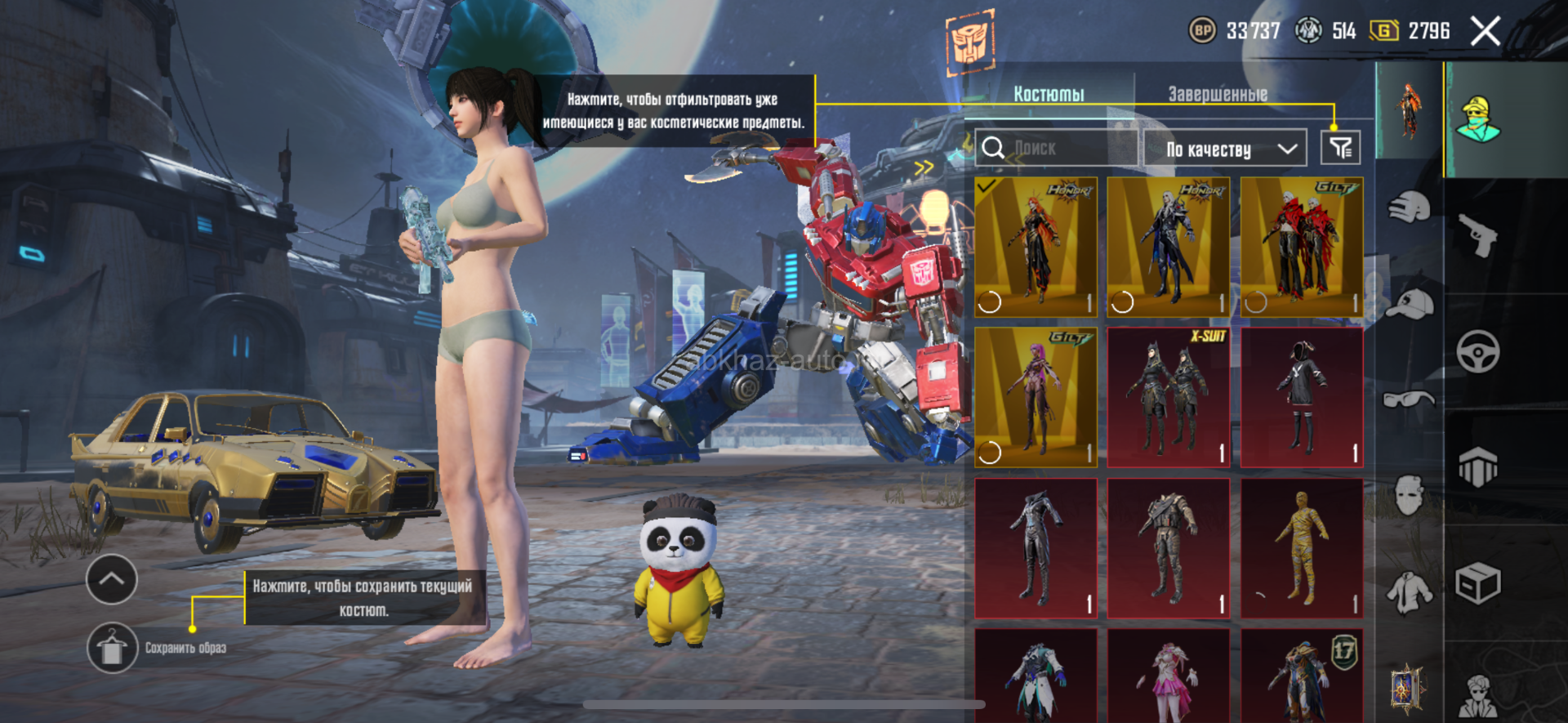1568x723 pixels.
Task: Close the inventory with the X button
Action: [1485, 32]
